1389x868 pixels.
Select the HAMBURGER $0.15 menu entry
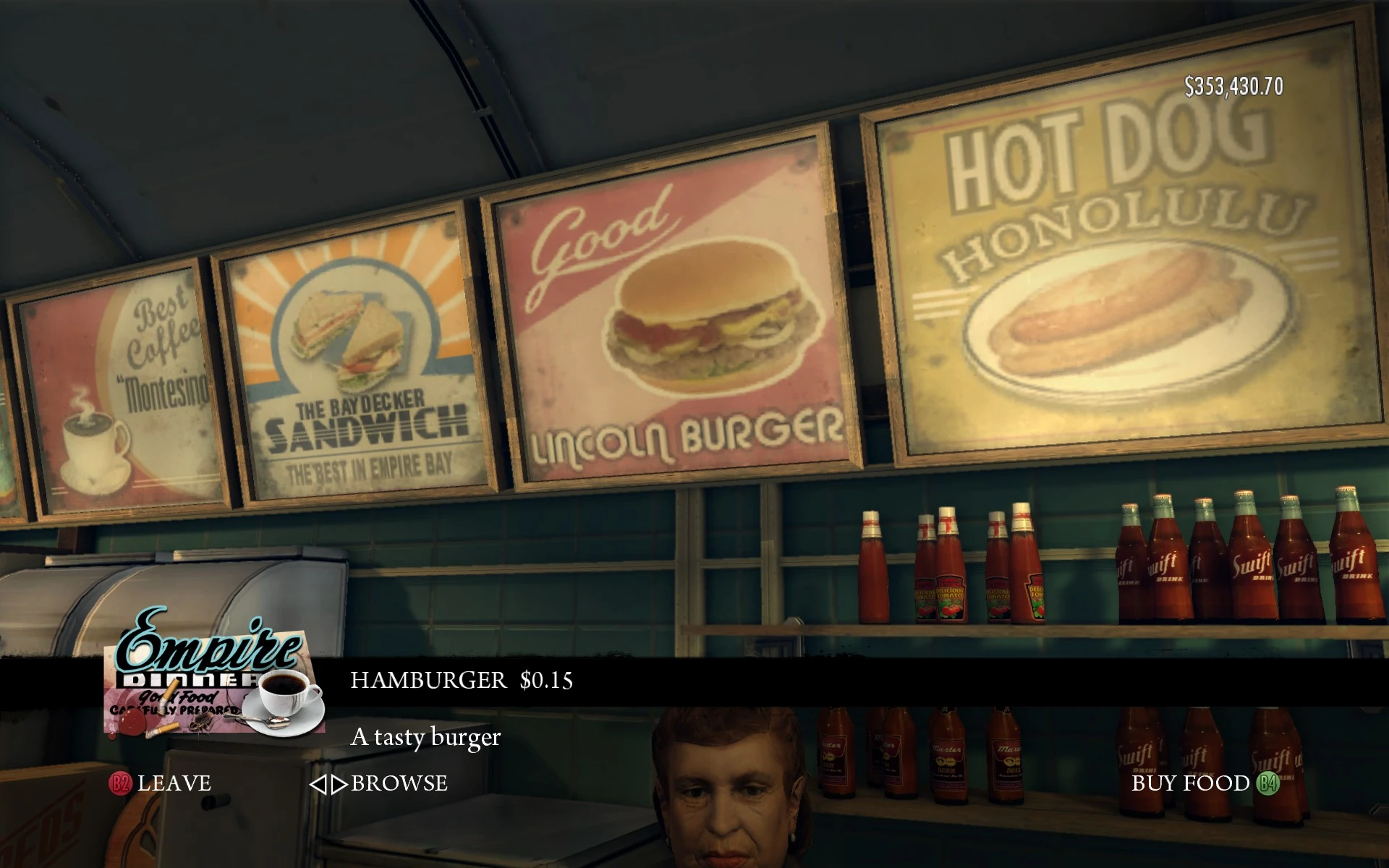point(461,680)
